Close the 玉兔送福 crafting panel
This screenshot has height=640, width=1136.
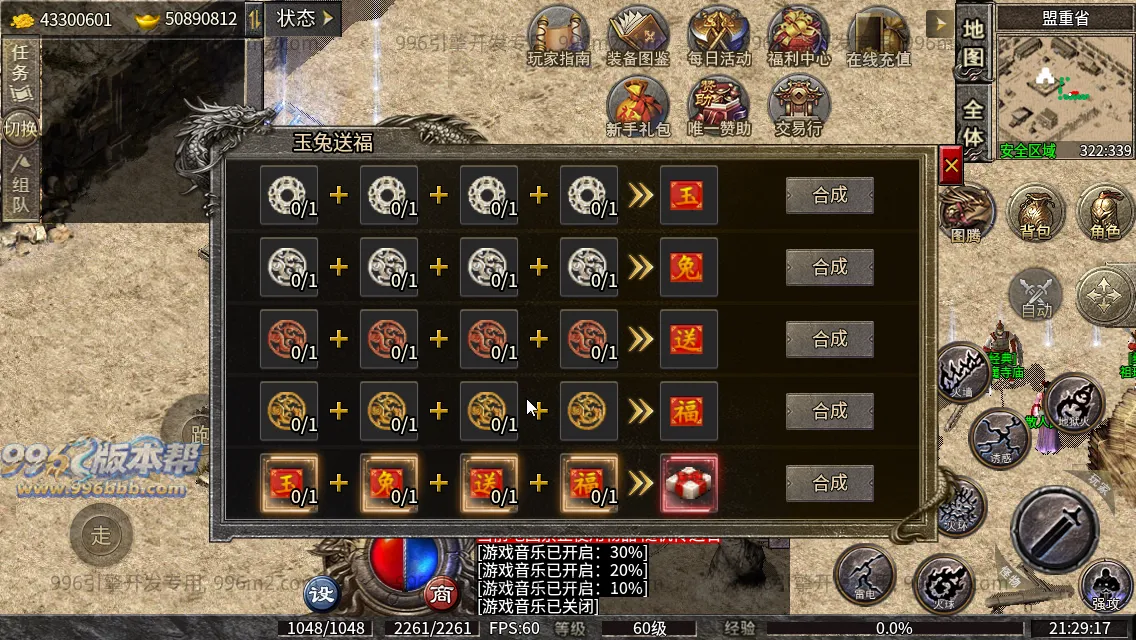coord(951,166)
